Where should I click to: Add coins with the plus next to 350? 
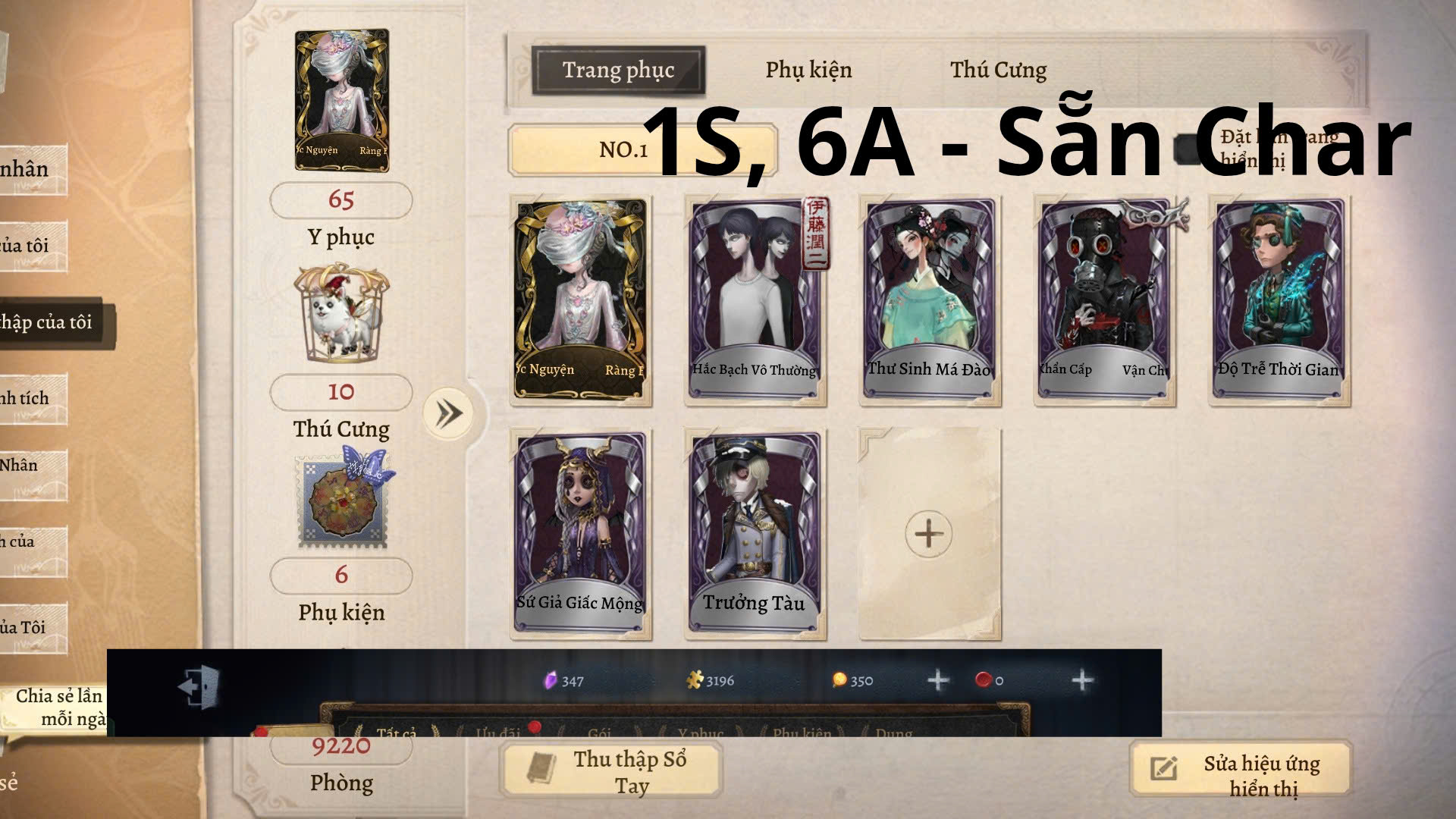(x=937, y=680)
